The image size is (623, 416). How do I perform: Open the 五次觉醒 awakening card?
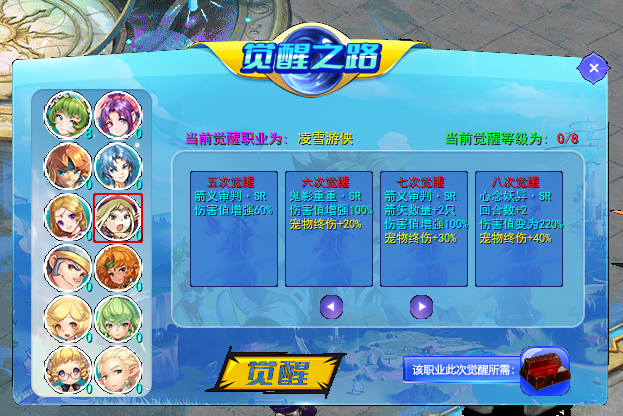point(232,228)
